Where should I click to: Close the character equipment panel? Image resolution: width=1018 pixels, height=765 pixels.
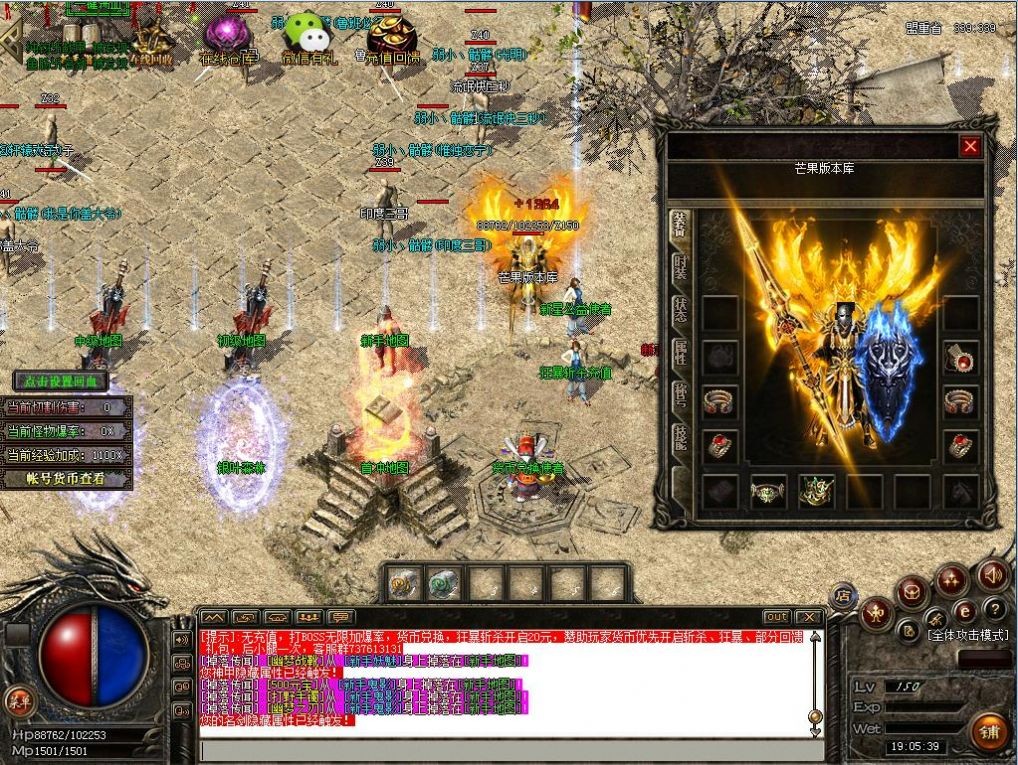970,146
